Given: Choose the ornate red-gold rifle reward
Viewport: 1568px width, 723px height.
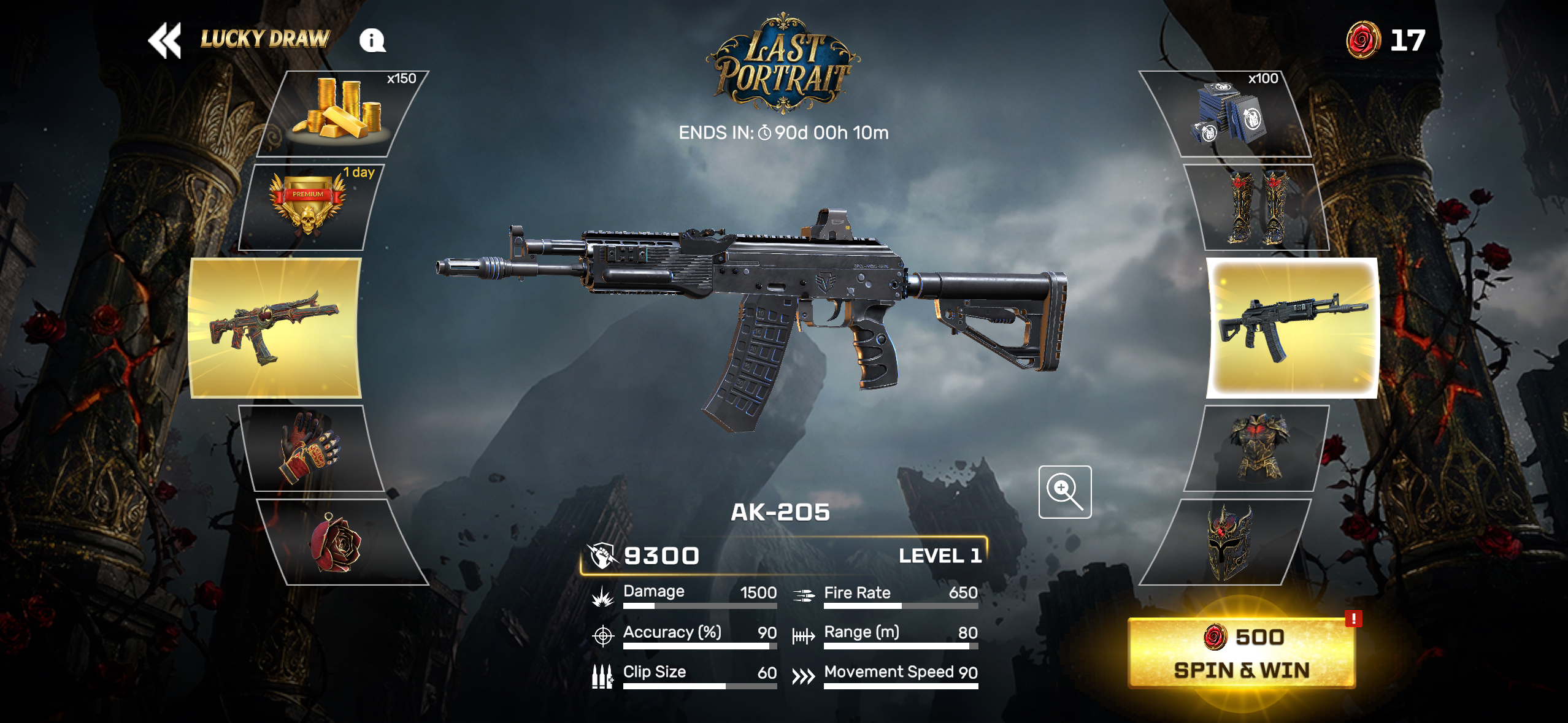Looking at the screenshot, I should [x=275, y=328].
